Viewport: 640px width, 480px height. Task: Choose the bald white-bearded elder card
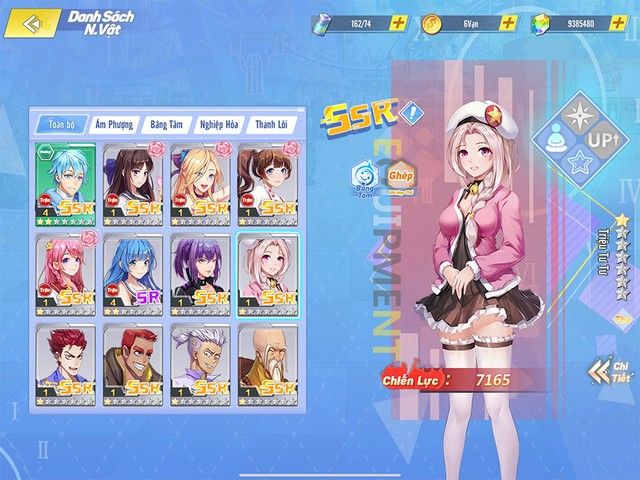click(270, 362)
